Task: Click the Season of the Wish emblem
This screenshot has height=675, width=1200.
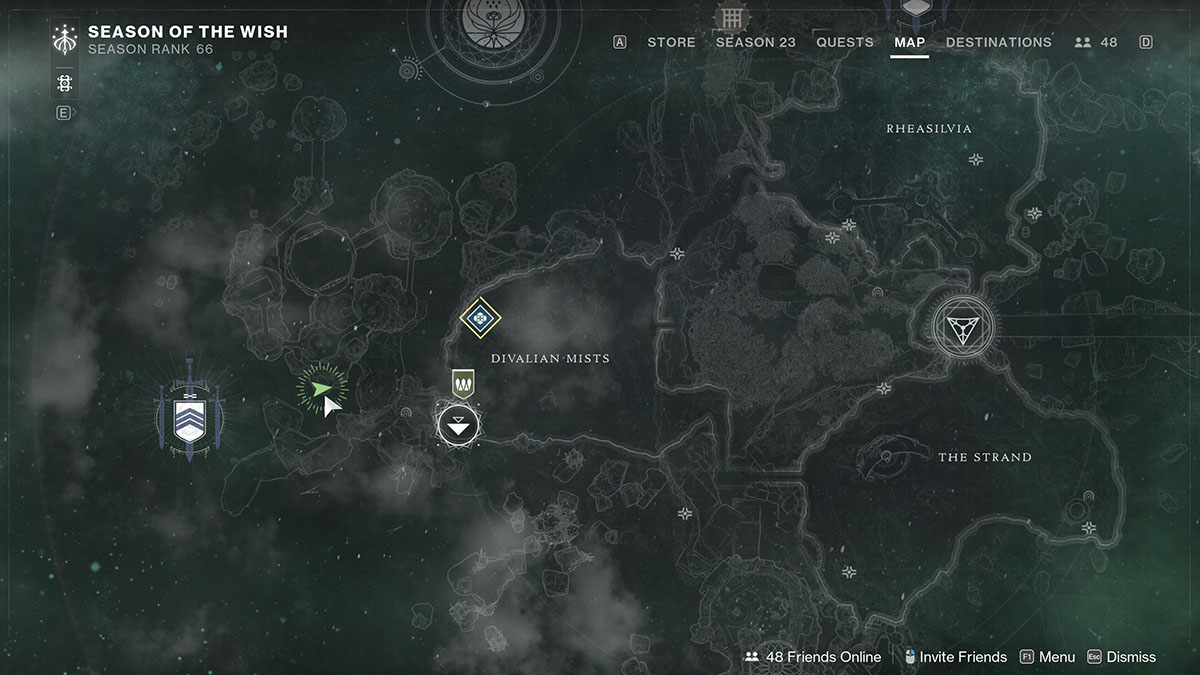Action: pos(65,40)
